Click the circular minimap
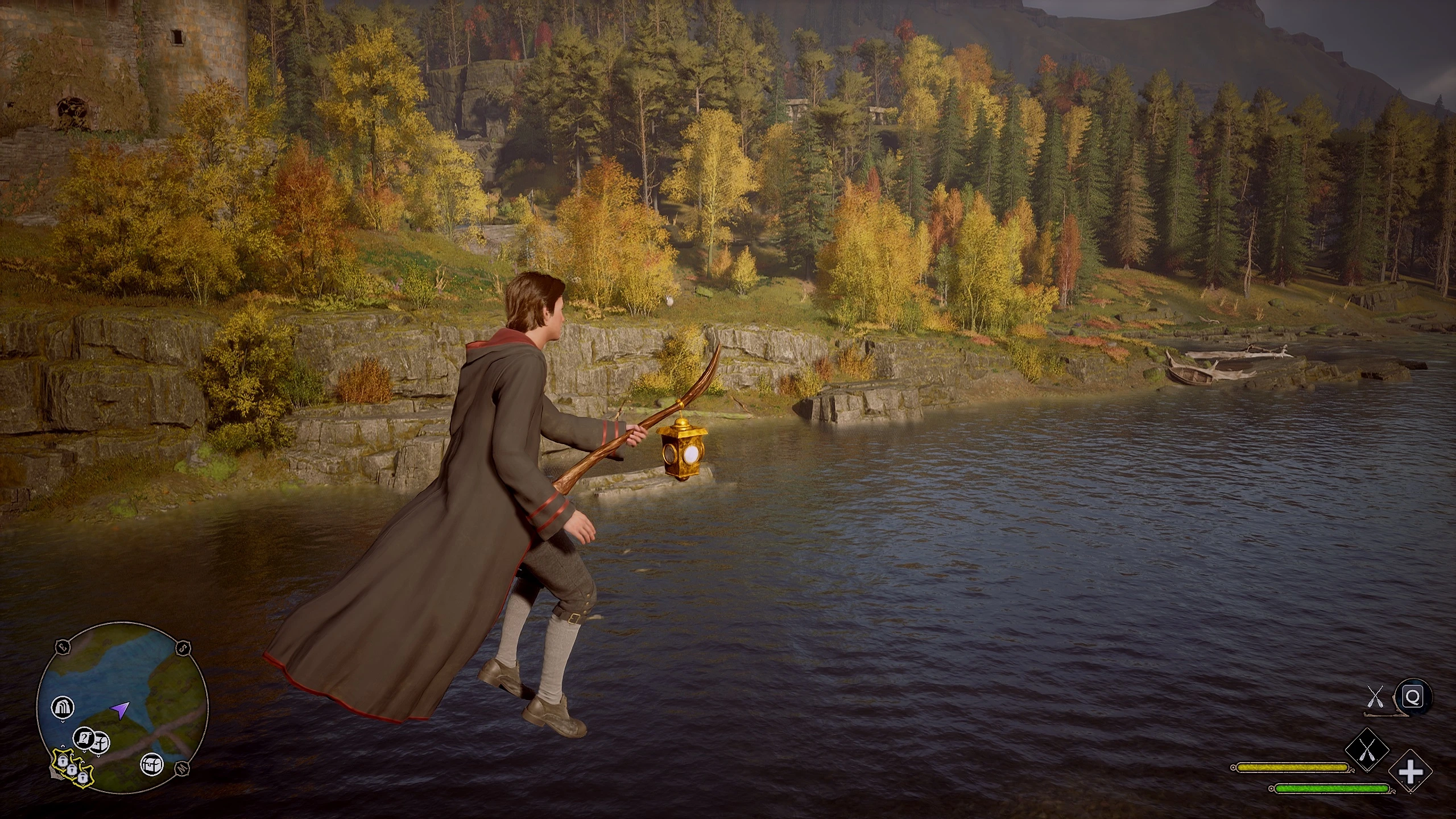 click(122, 708)
